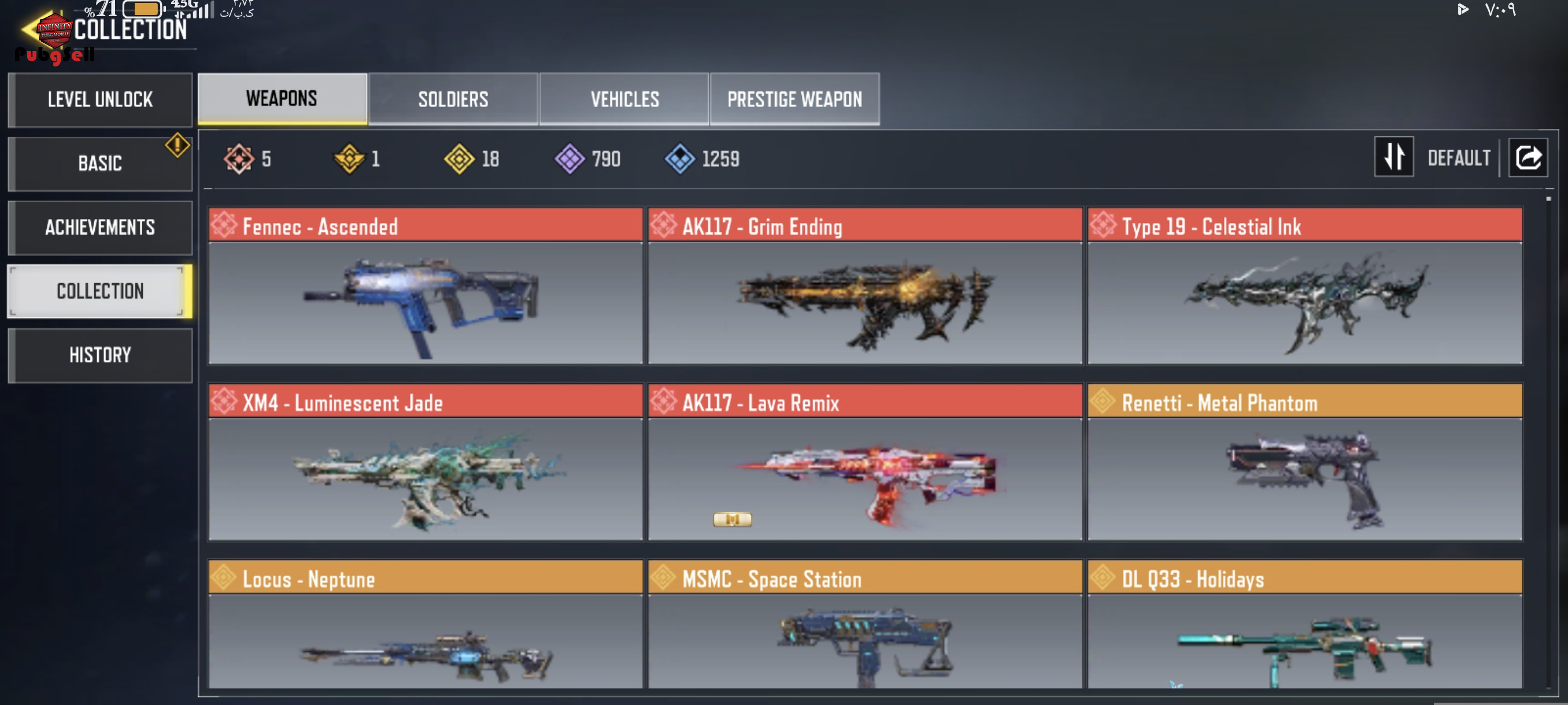Choose the DL Q33 - Holidays card
Screen dimensions: 1568x705
pos(1304,626)
